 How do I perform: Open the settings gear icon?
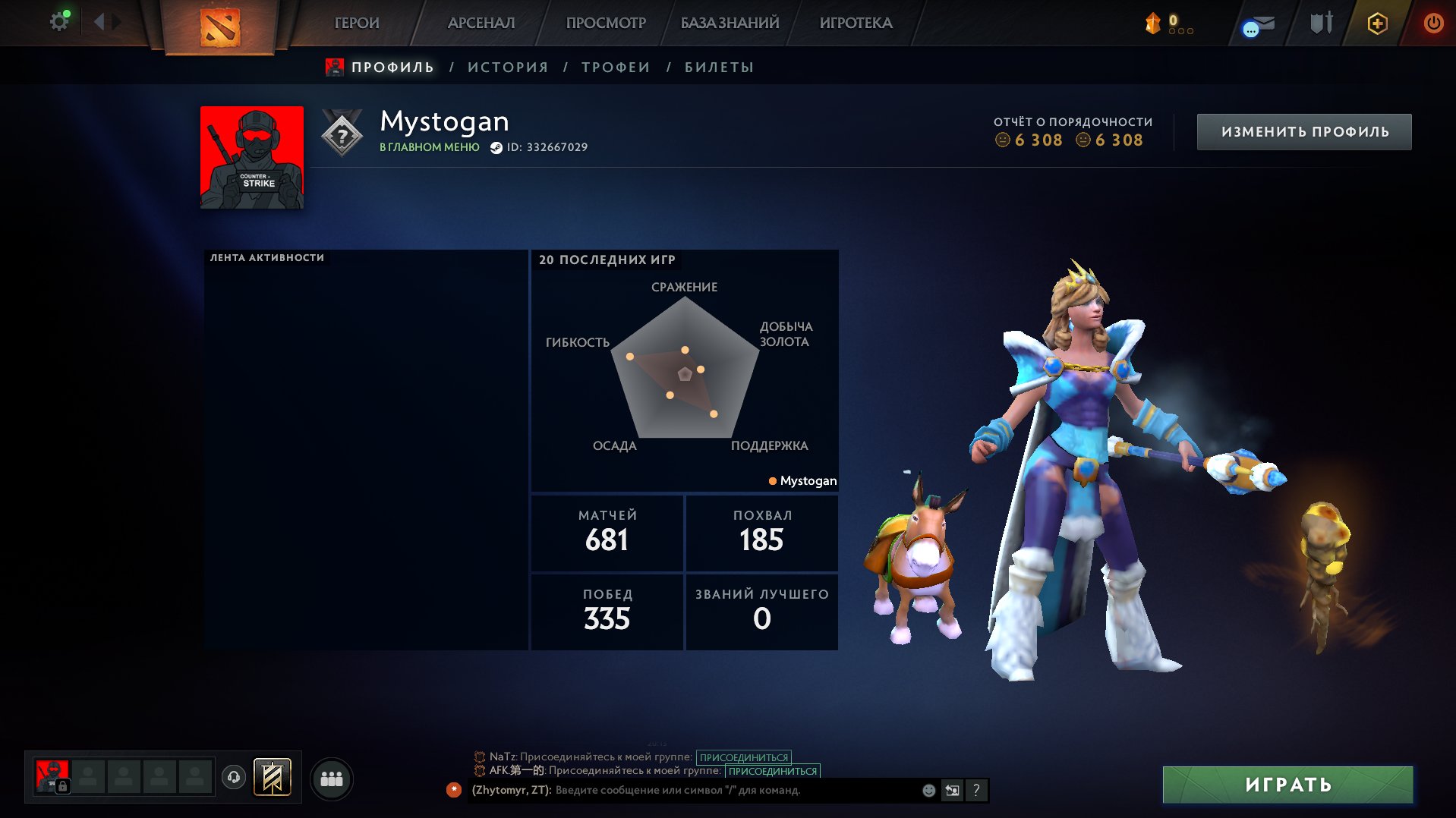click(x=58, y=22)
